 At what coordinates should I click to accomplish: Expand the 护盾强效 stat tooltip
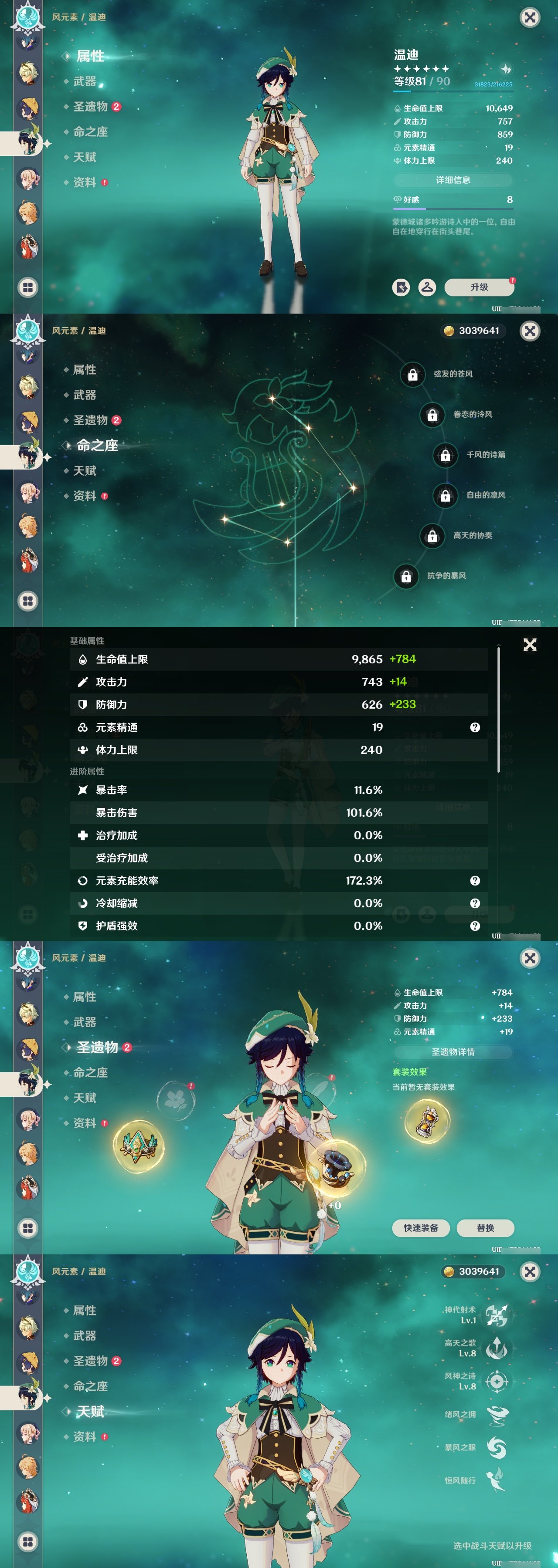click(x=476, y=925)
